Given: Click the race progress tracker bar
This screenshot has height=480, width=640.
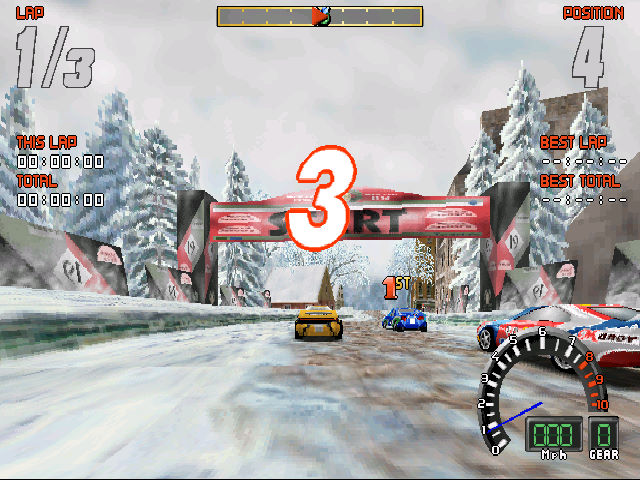Looking at the screenshot, I should point(320,16).
